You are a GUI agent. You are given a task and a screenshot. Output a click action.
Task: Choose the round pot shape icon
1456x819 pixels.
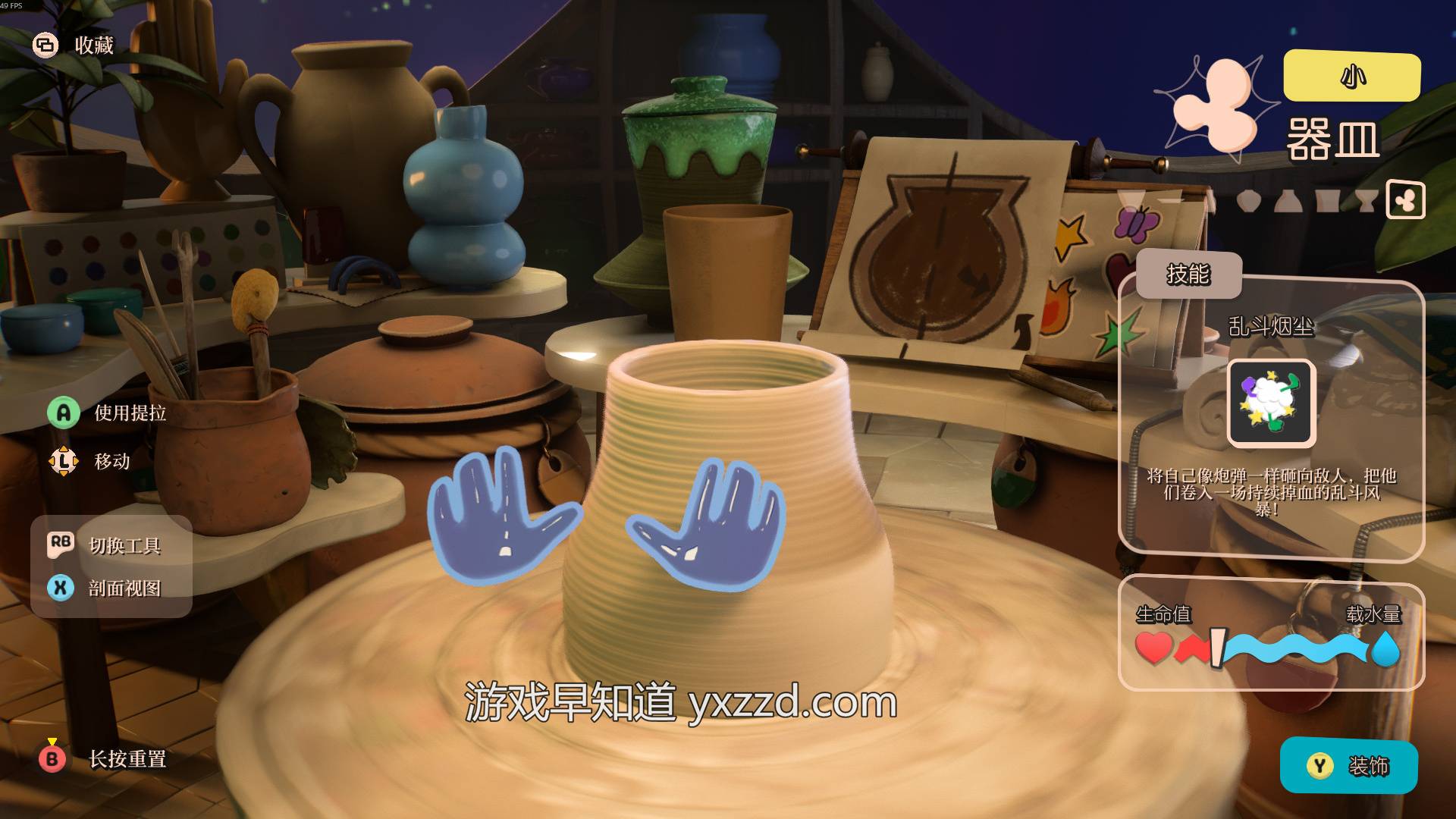click(1248, 201)
